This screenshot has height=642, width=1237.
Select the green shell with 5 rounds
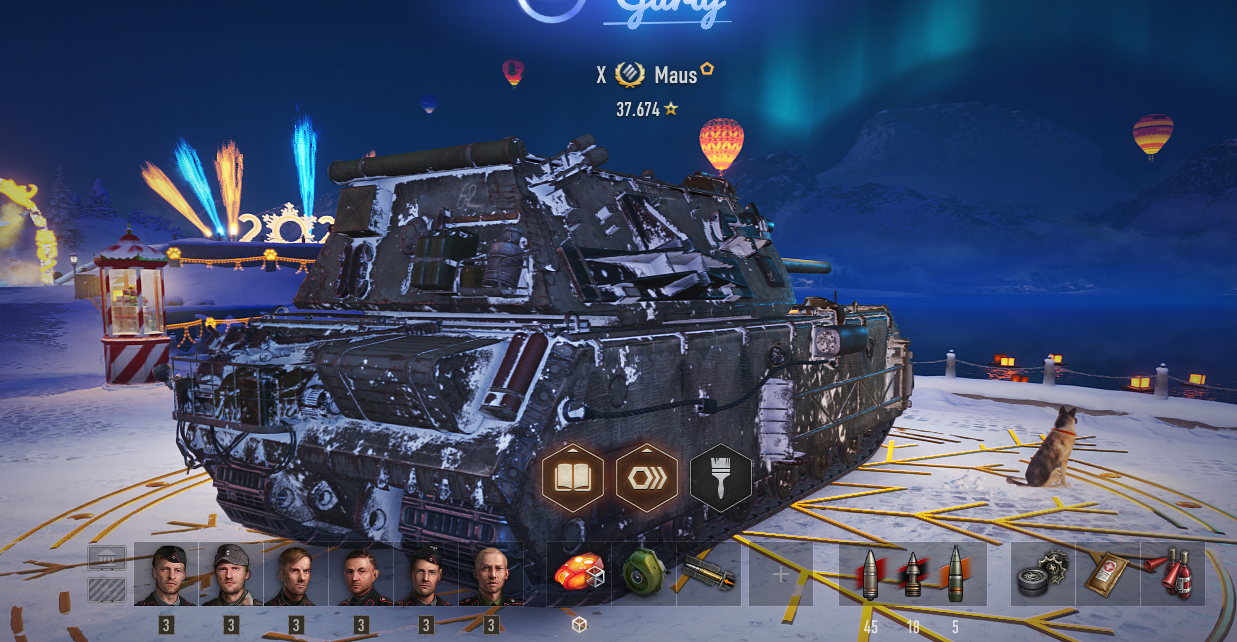(x=955, y=575)
